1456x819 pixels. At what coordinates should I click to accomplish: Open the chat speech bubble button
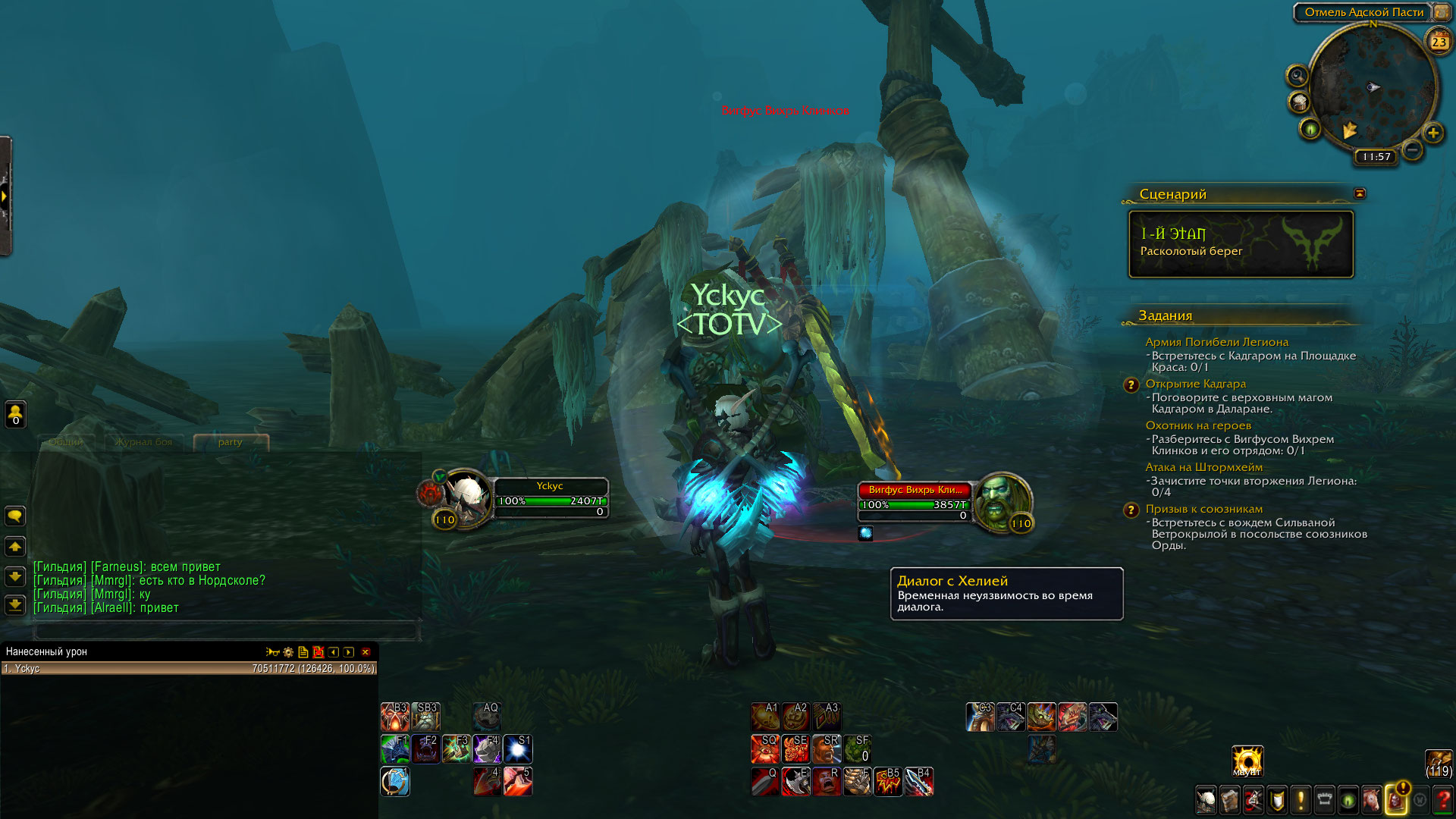pyautogui.click(x=15, y=516)
